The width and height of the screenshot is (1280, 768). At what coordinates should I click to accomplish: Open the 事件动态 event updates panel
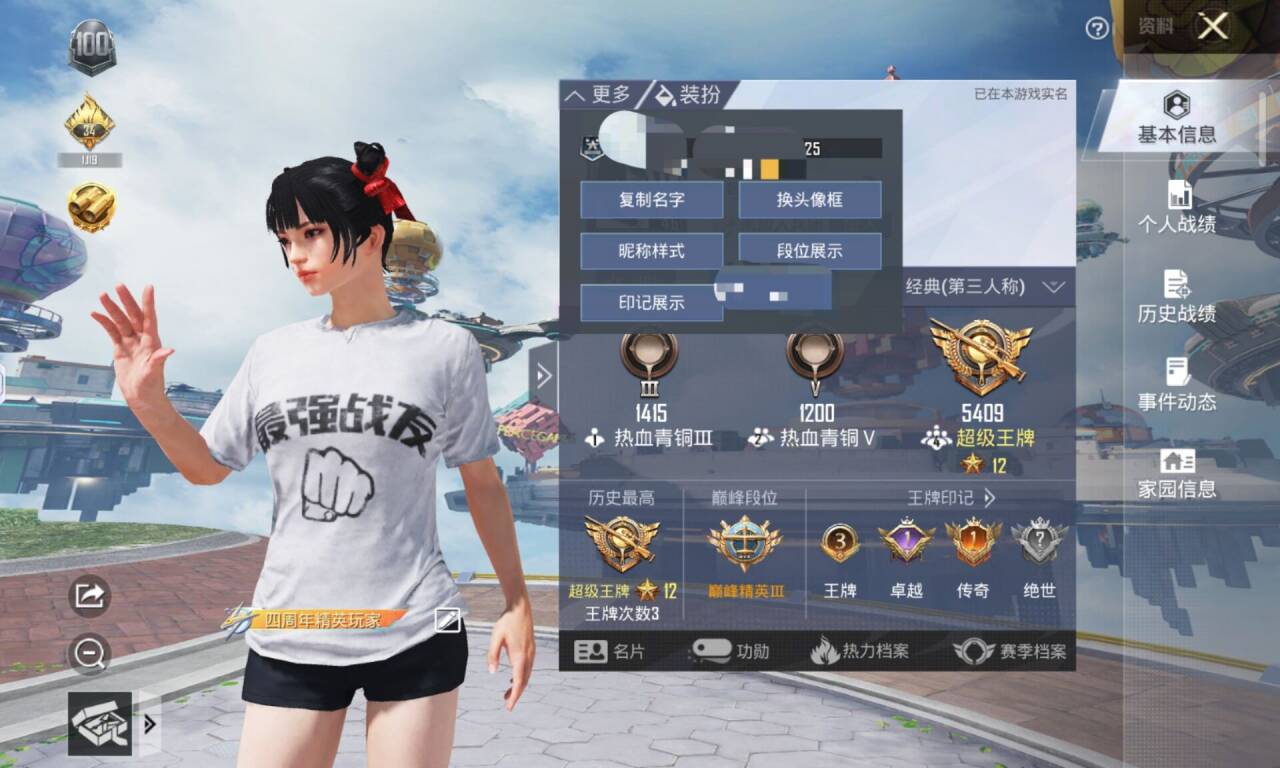[1176, 385]
